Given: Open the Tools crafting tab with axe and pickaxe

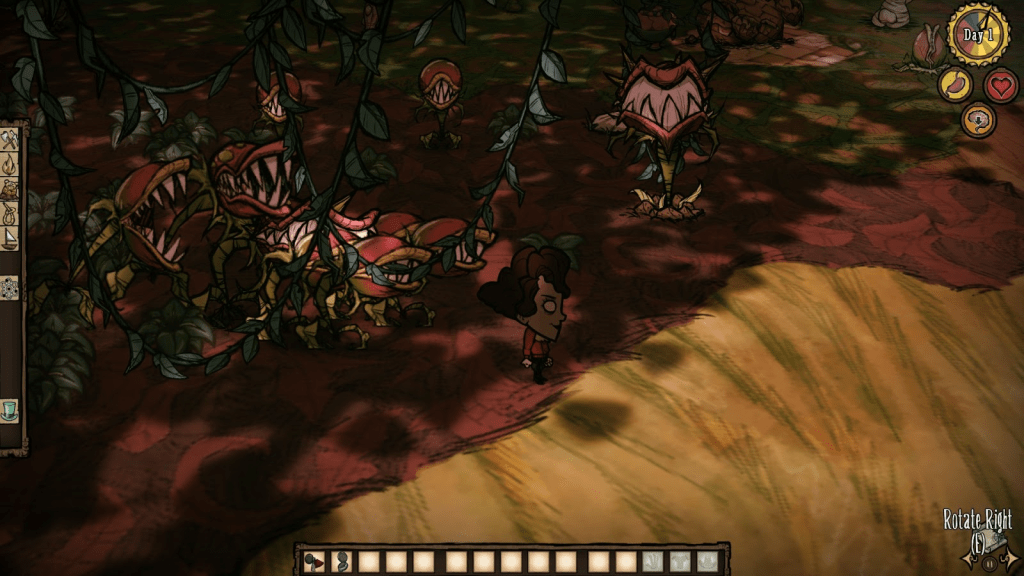Looking at the screenshot, I should (10, 139).
